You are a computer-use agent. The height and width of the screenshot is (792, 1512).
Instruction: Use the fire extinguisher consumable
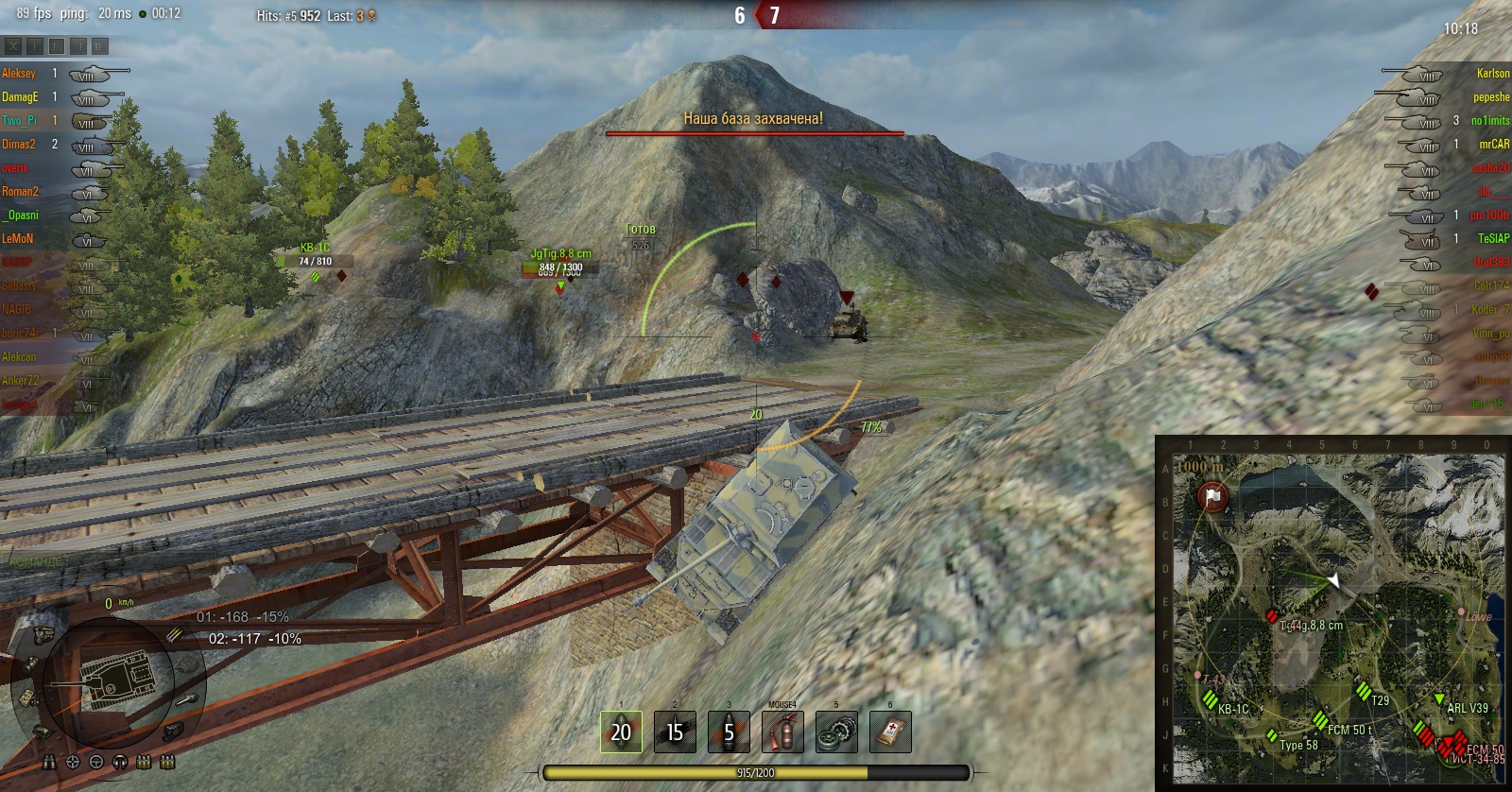click(782, 732)
